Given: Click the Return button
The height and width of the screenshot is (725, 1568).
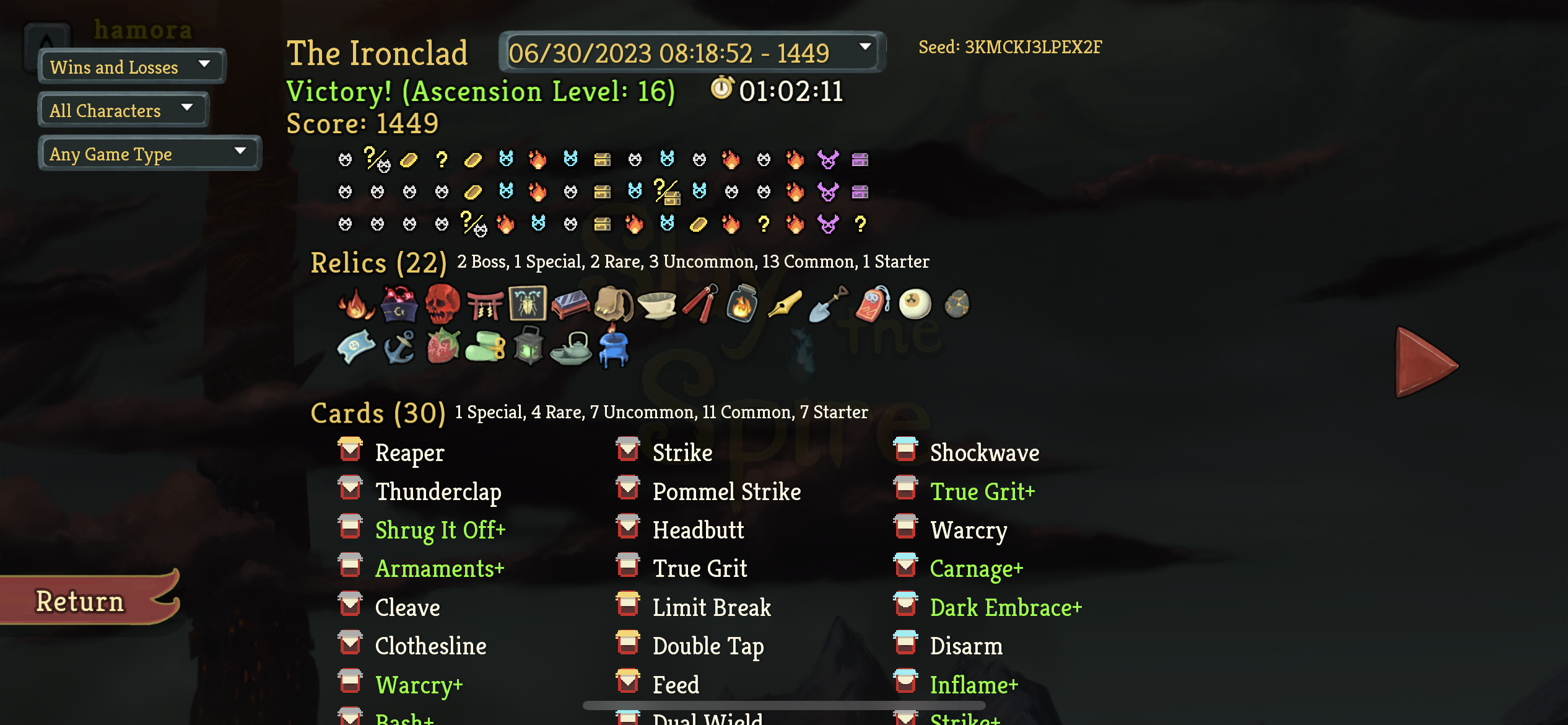Looking at the screenshot, I should click(80, 599).
